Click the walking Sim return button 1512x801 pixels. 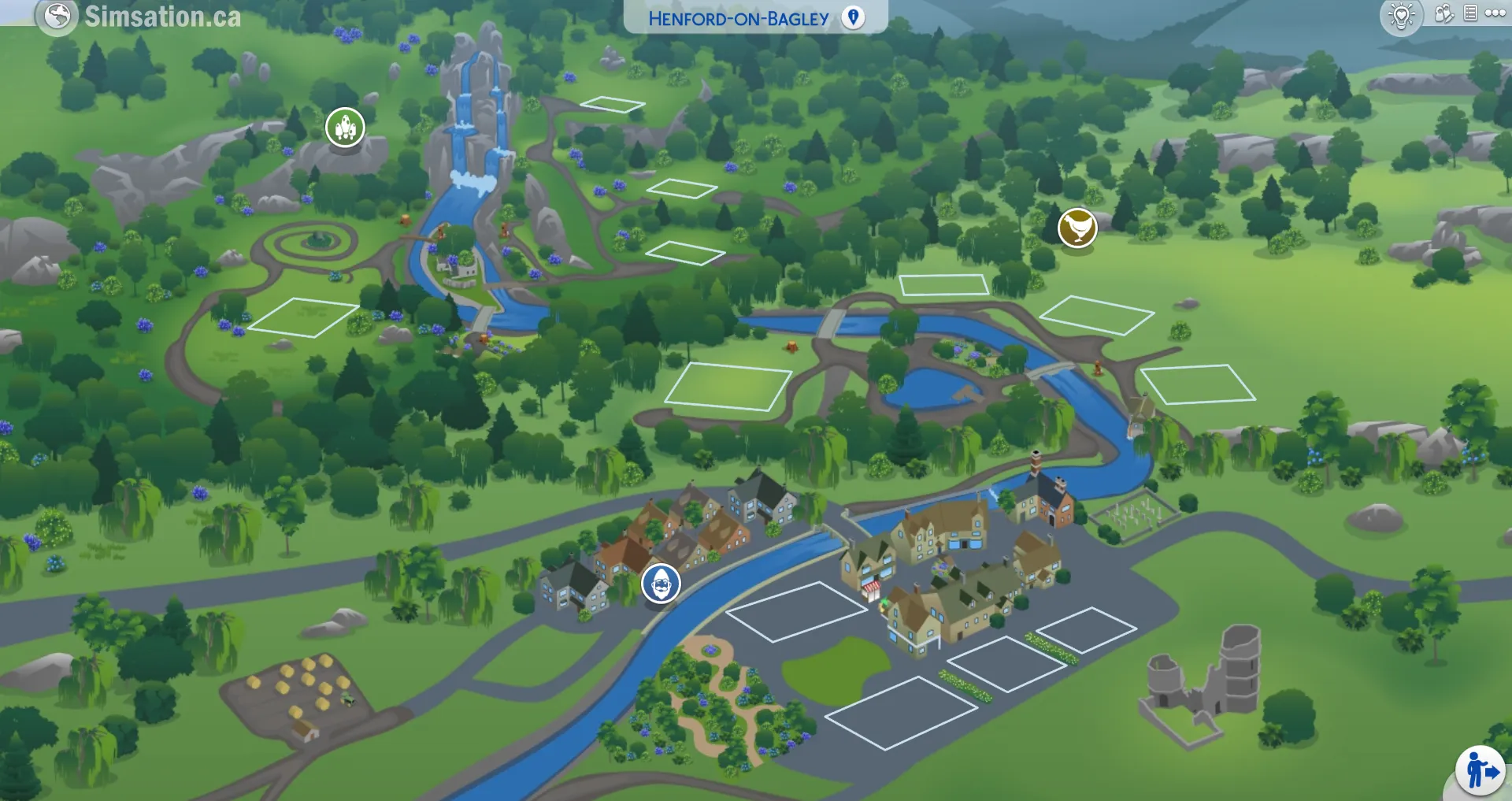[1480, 770]
